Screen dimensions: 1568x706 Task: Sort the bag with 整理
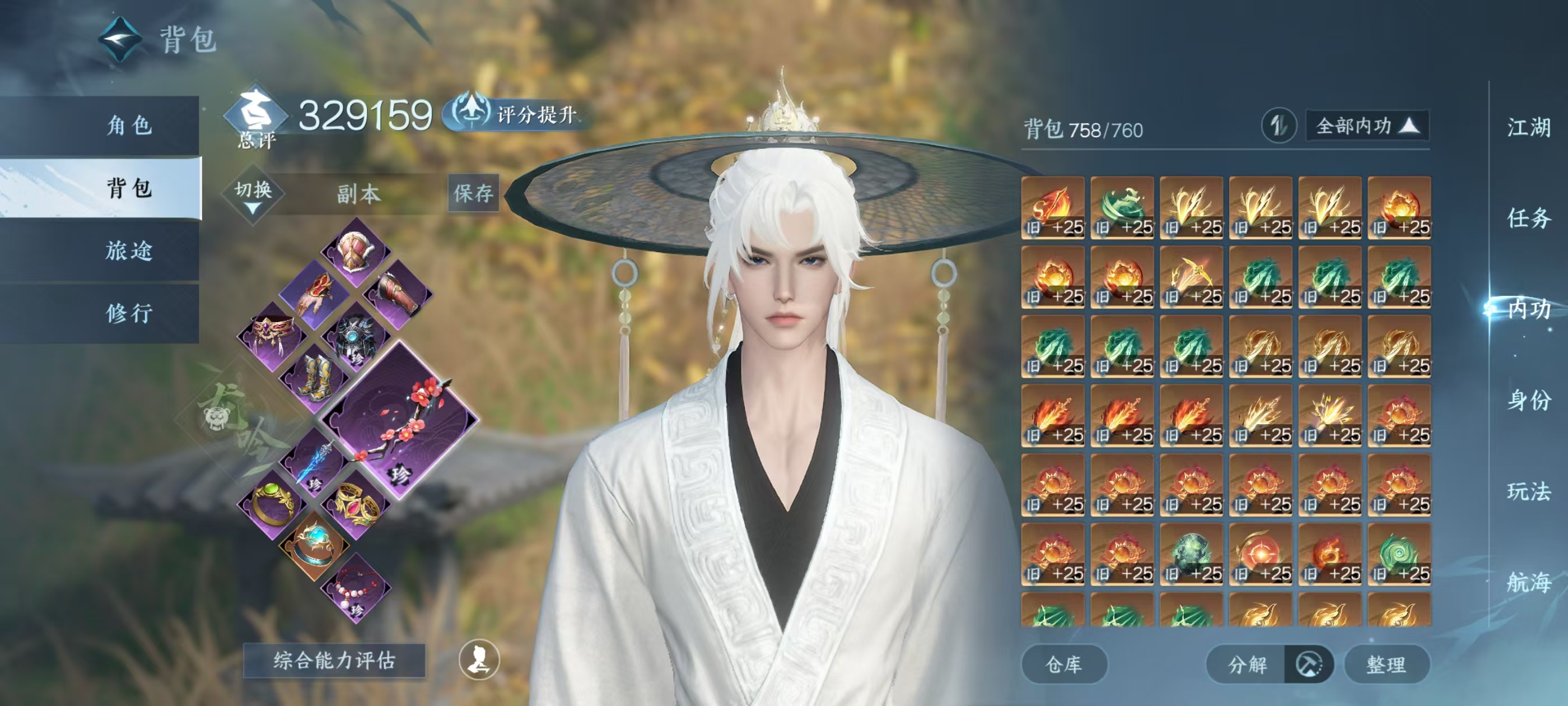click(x=1386, y=664)
